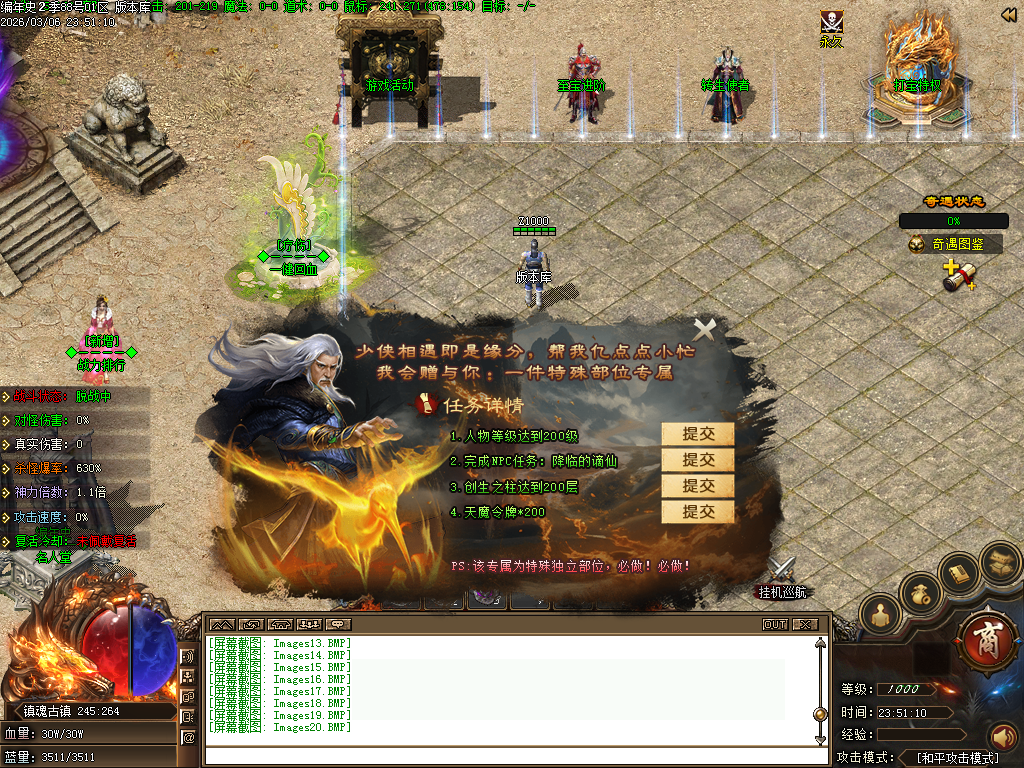Open the scroll with plus icon
1024x768 pixels.
[x=959, y=277]
